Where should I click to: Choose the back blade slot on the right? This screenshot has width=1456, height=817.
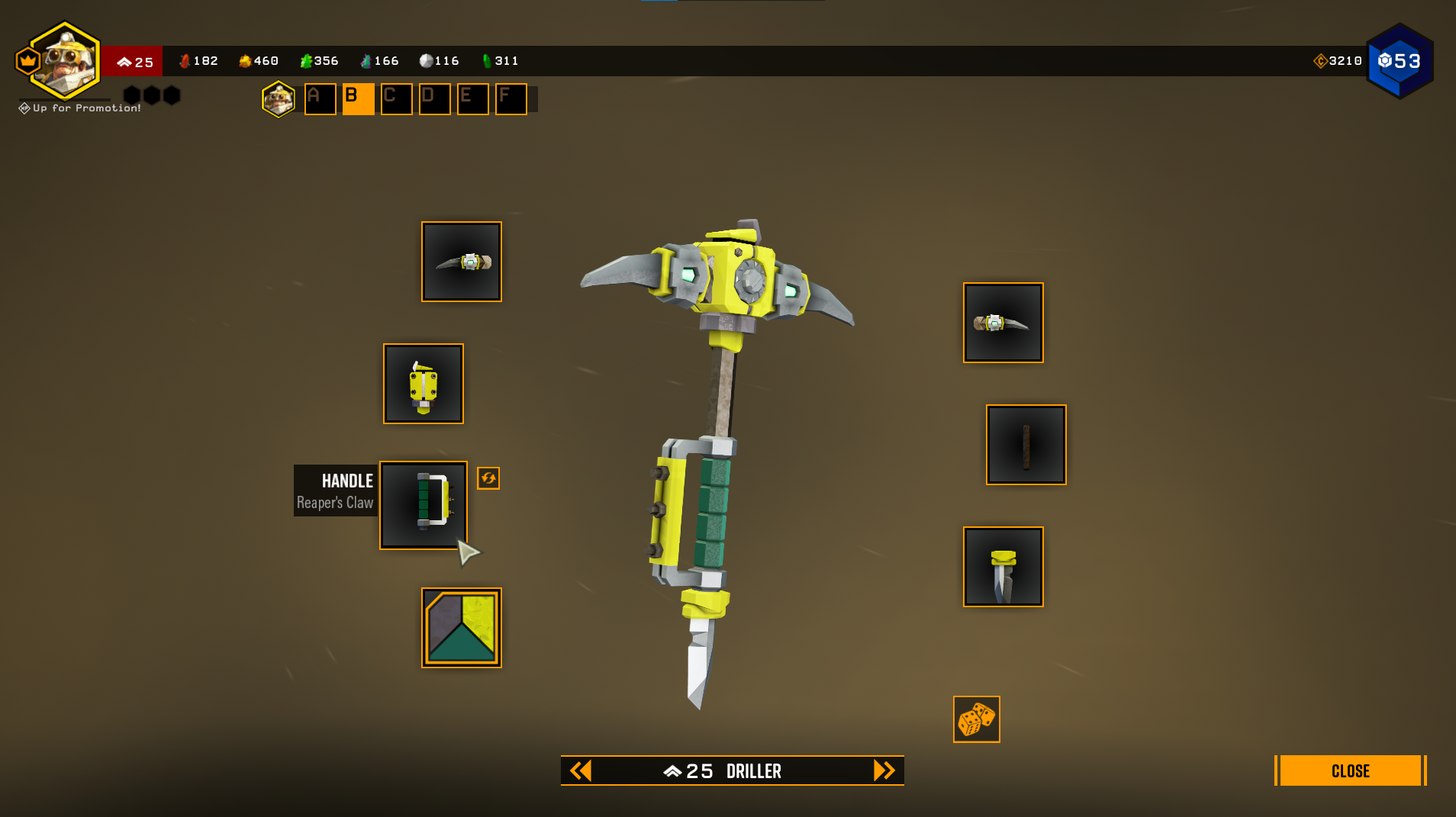click(x=1003, y=323)
